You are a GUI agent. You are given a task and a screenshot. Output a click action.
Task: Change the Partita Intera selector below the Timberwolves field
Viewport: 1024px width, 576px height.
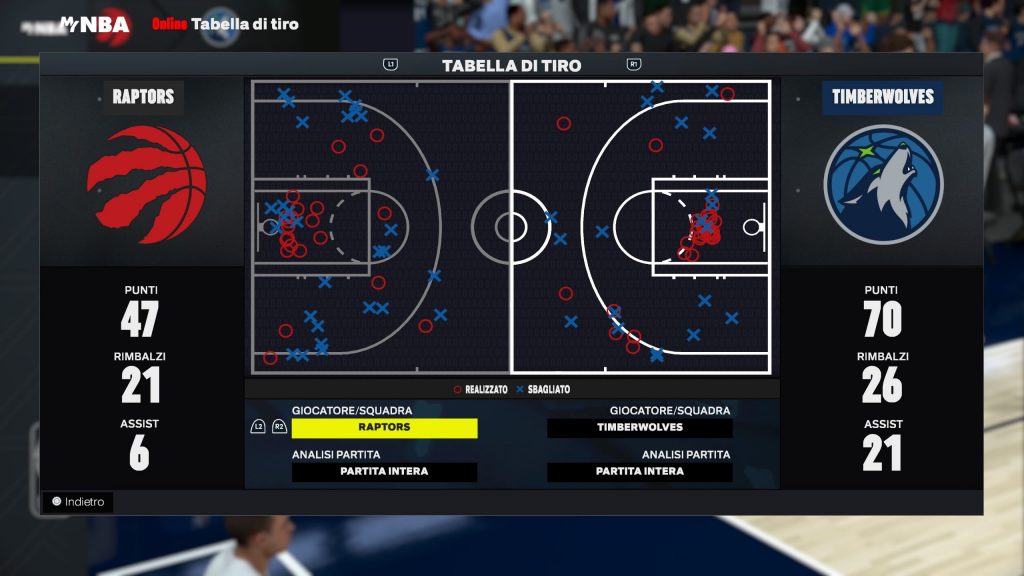[x=640, y=472]
